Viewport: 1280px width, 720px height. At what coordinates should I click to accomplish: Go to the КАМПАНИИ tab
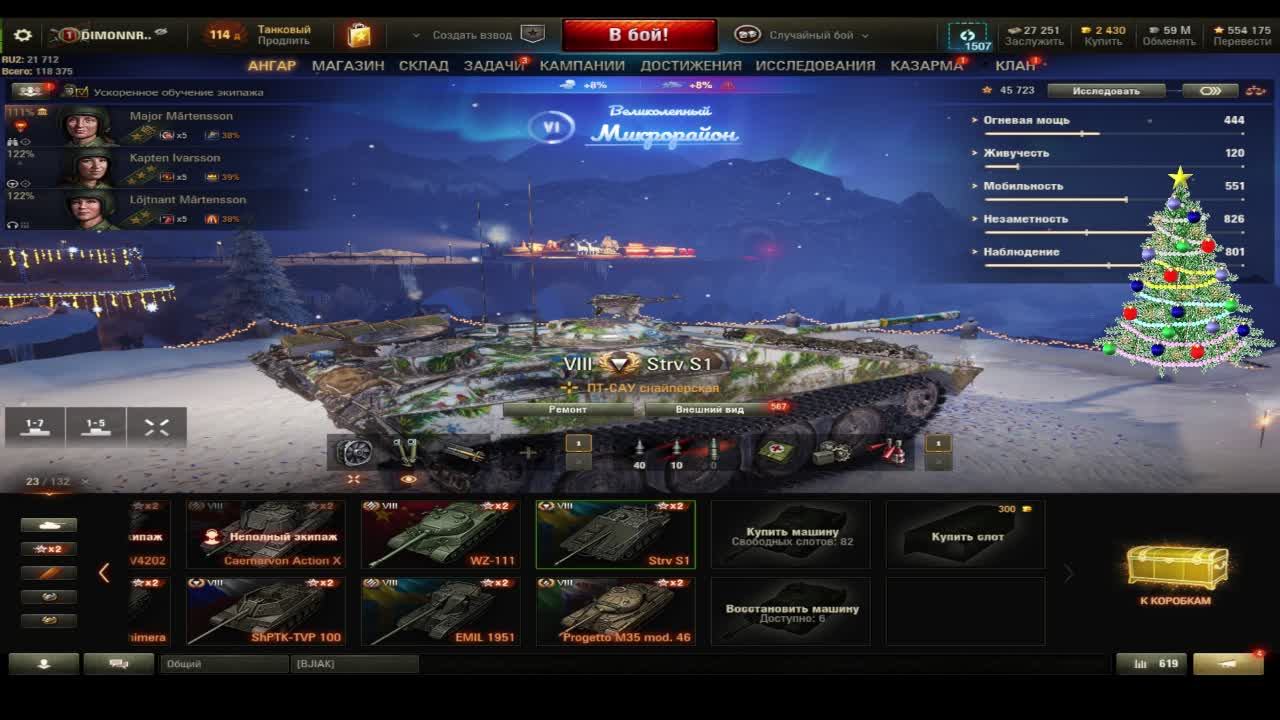coord(582,65)
